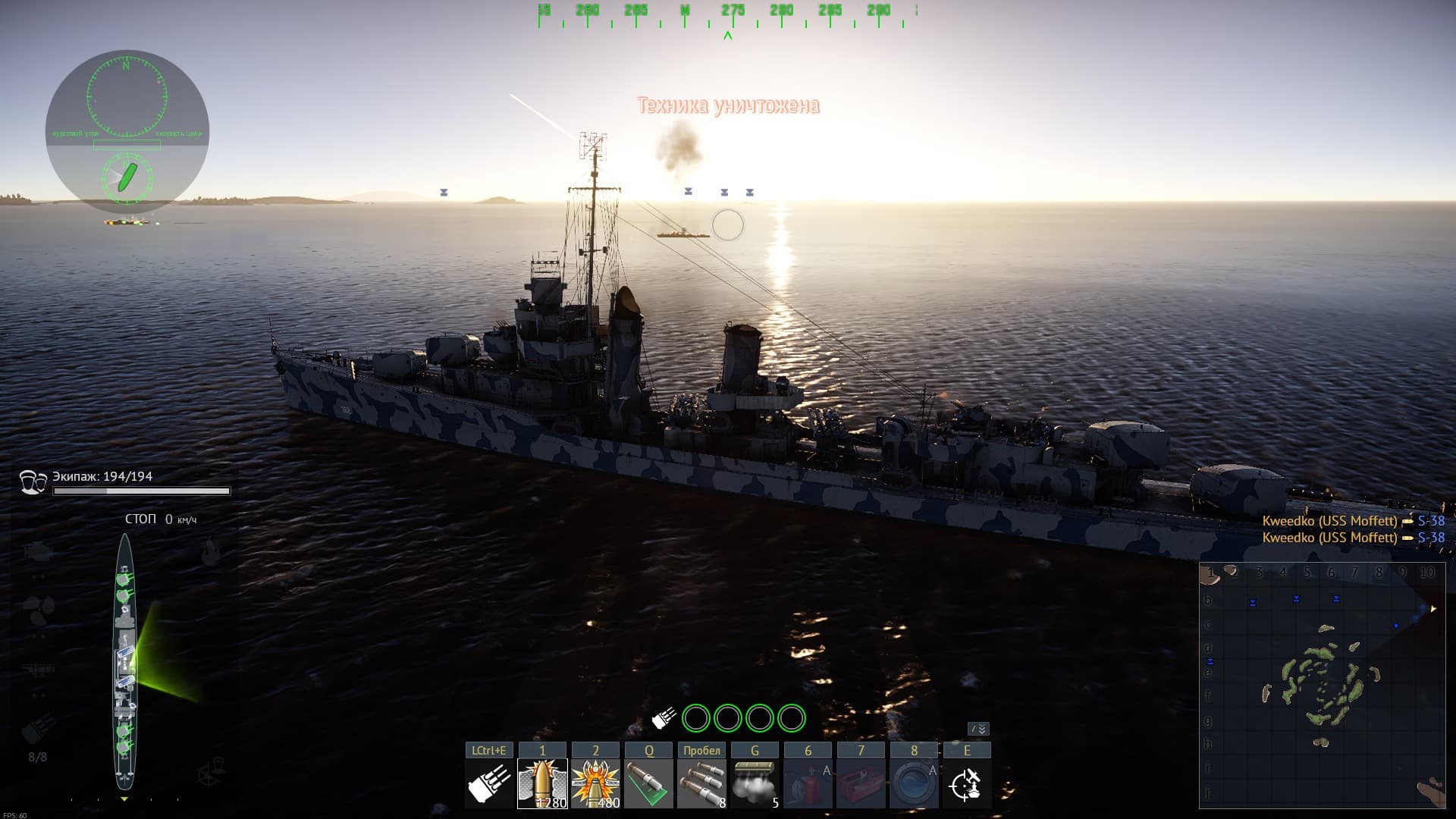Switch to the explosive shell slot with 480 rounds
The width and height of the screenshot is (1456, 819).
pos(595,783)
